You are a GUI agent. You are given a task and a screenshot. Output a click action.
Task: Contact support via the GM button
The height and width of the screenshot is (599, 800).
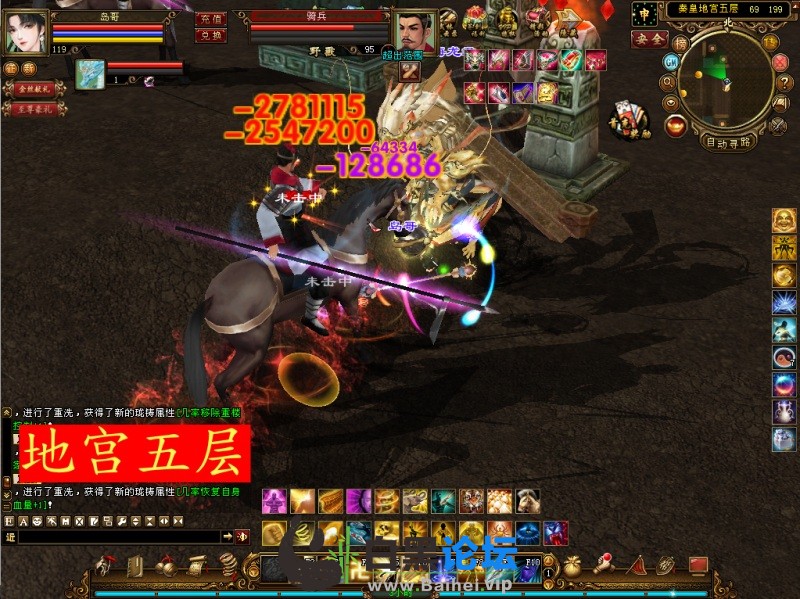671,61
